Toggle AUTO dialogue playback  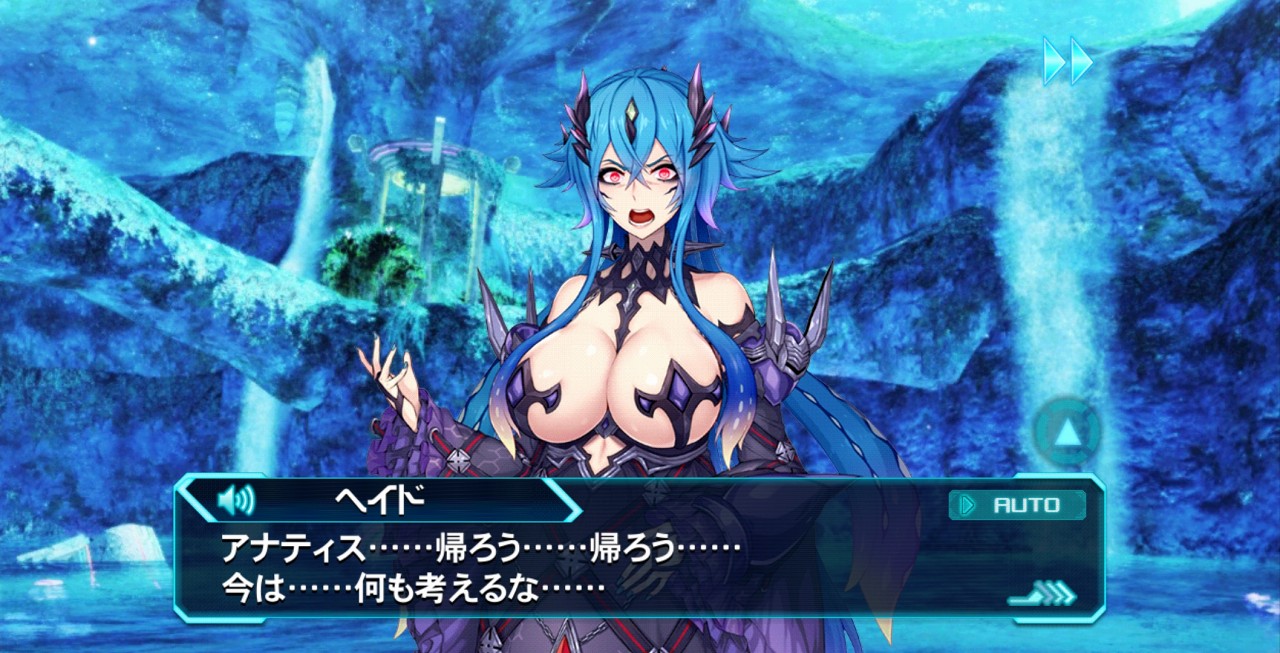[1016, 505]
